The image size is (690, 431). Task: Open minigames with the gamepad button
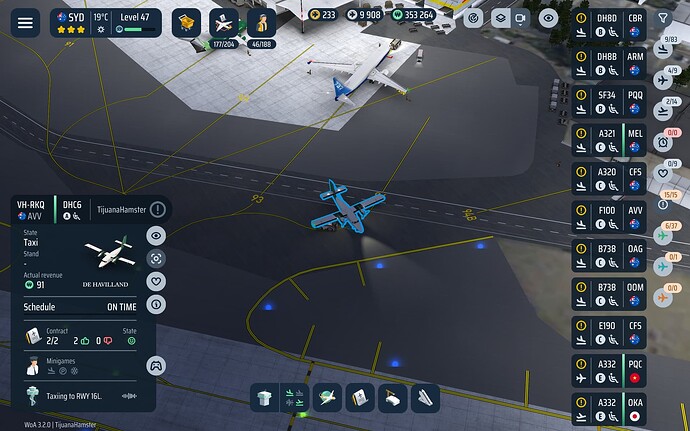coord(156,366)
